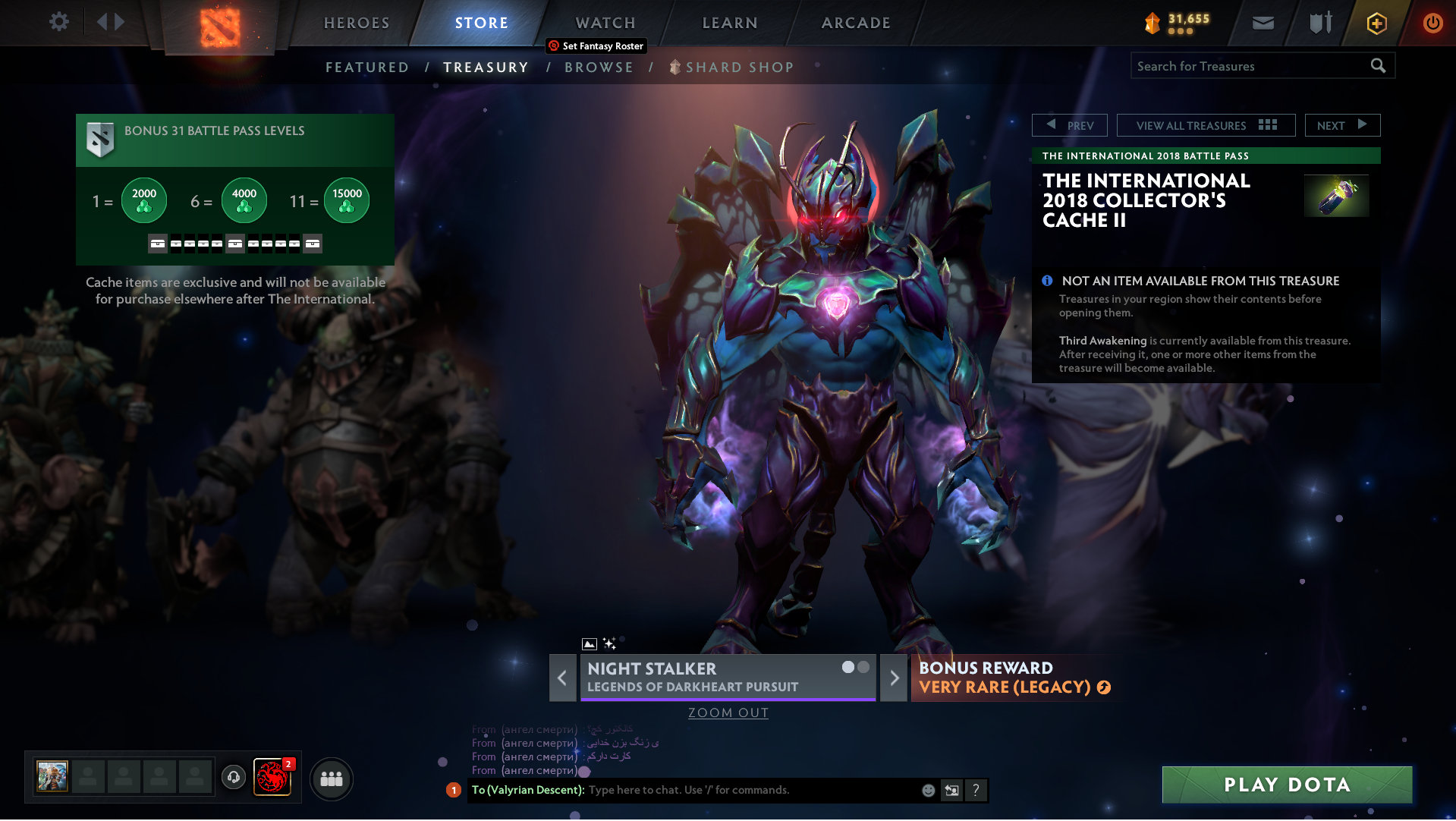Screen dimensions: 1456x821
Task: Go to the previous treasure with Prev
Action: (x=1070, y=125)
